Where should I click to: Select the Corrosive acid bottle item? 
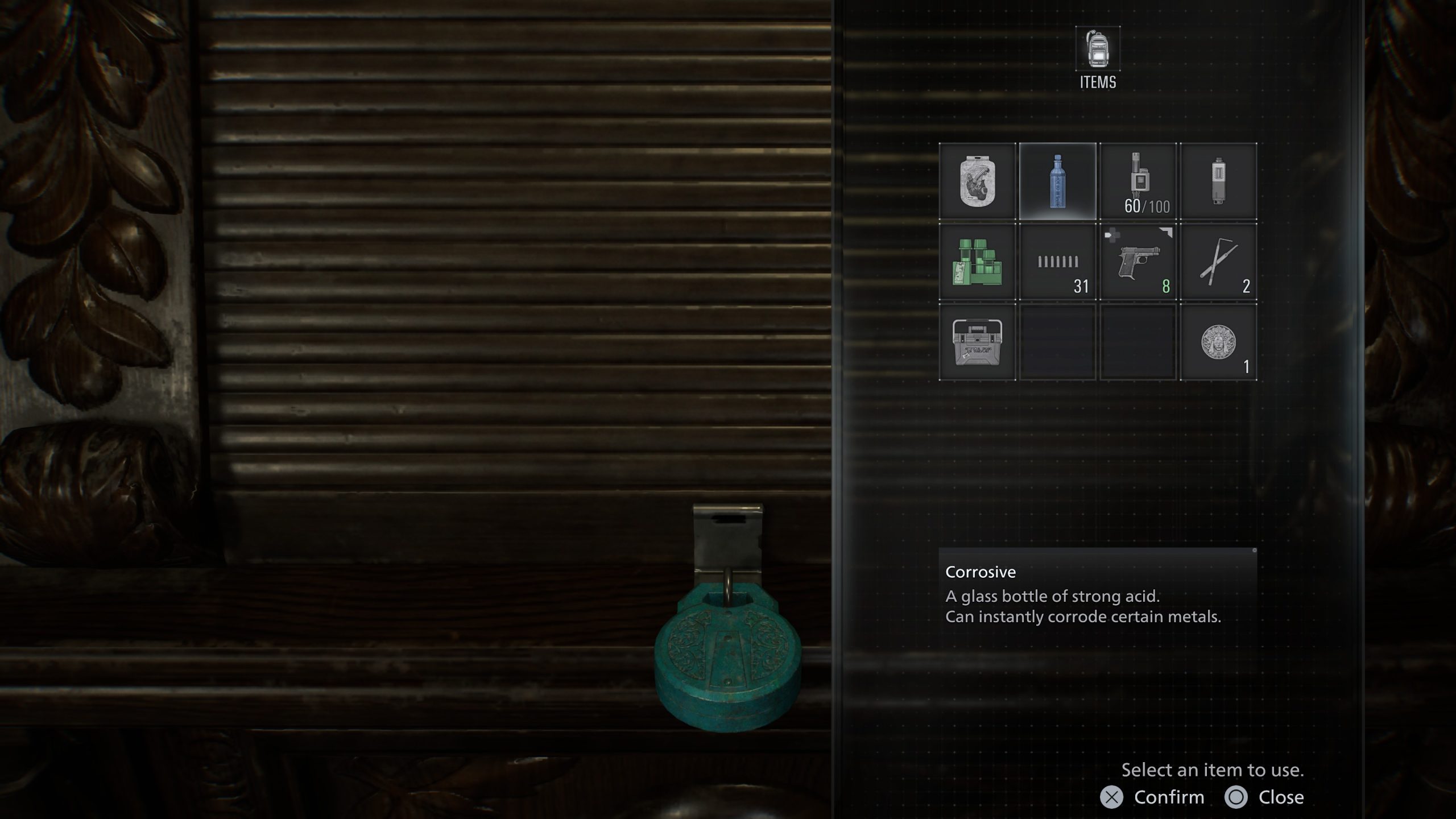1058,180
